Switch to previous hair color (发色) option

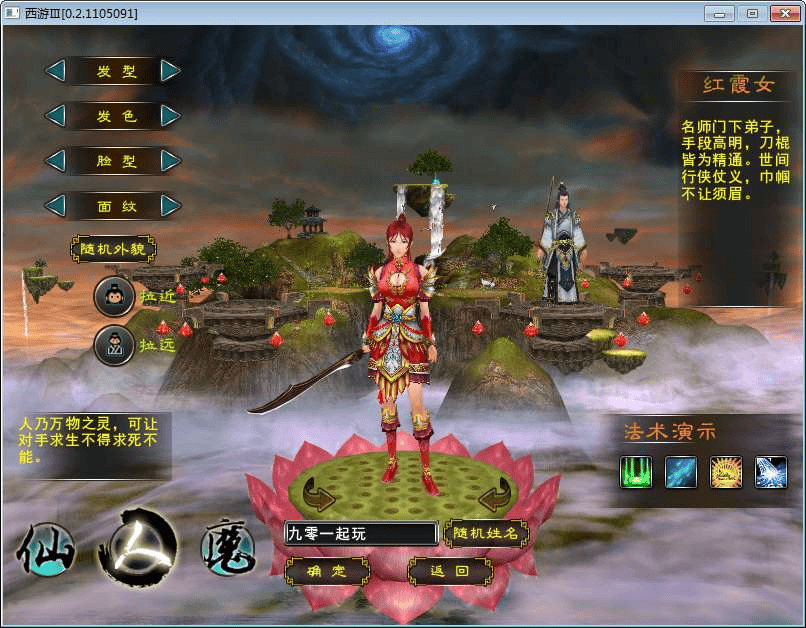[56, 116]
